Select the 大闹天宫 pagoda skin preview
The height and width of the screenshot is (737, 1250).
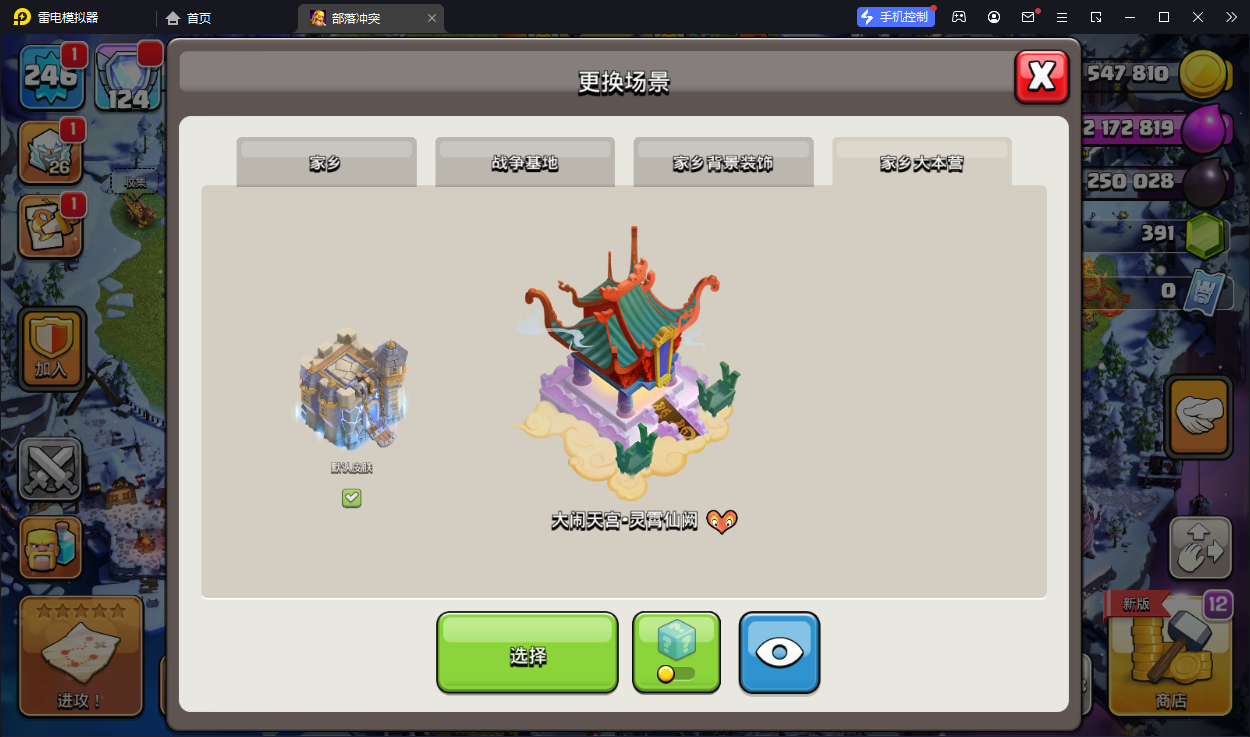[630, 365]
